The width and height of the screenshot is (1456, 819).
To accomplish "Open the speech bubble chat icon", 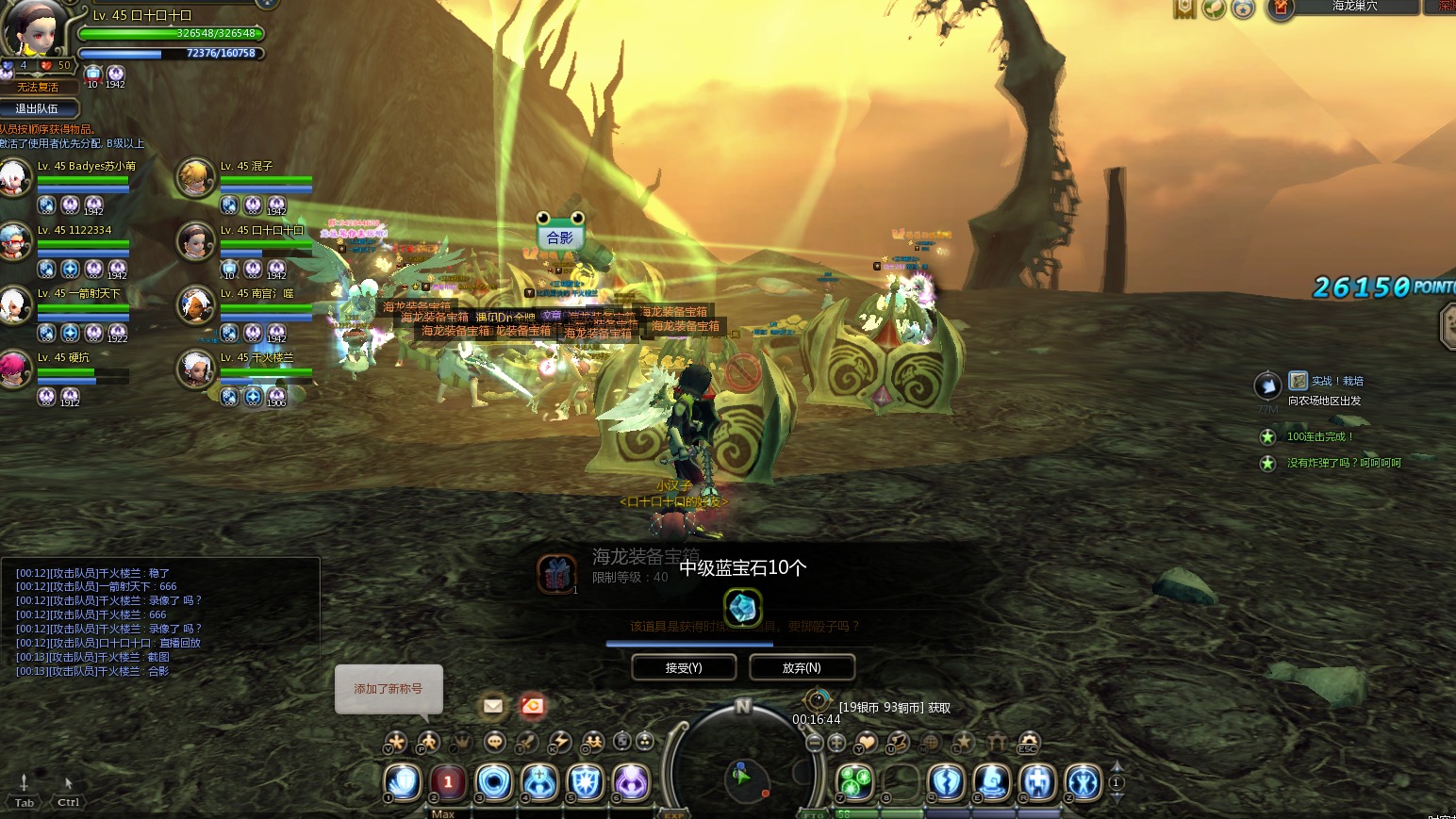I will pos(495,743).
